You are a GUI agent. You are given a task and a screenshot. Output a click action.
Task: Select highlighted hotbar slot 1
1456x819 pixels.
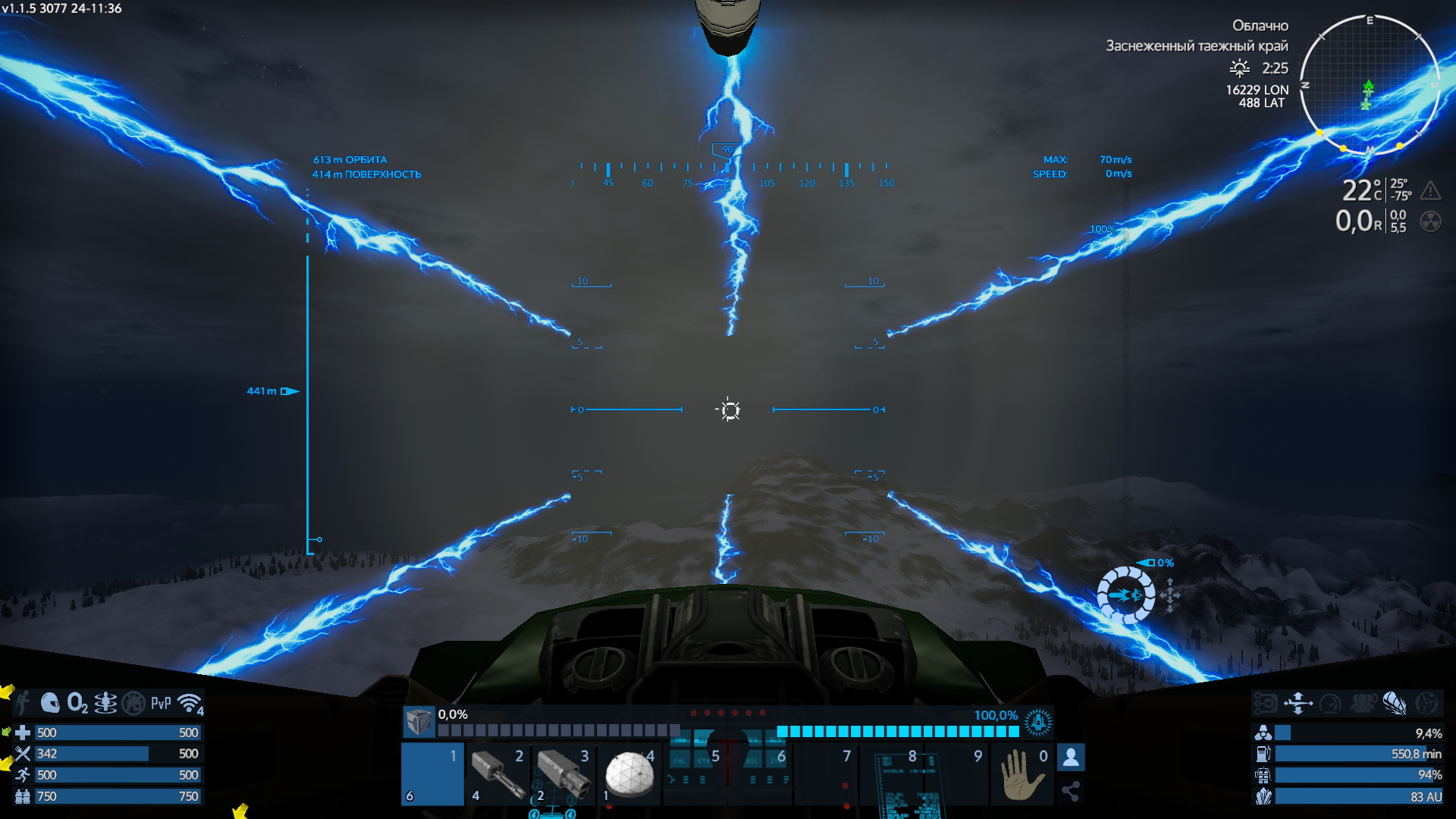(x=432, y=775)
